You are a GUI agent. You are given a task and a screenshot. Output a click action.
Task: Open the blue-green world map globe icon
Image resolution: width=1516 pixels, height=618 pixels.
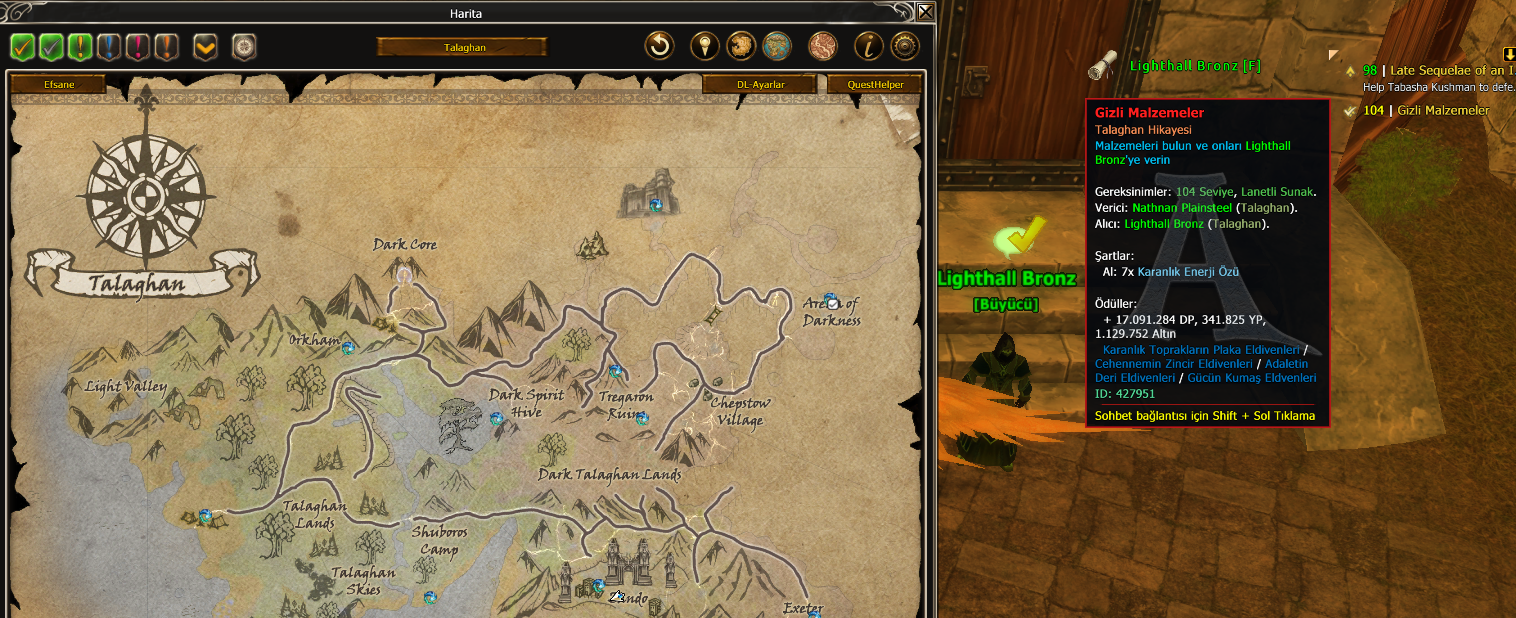pos(777,46)
